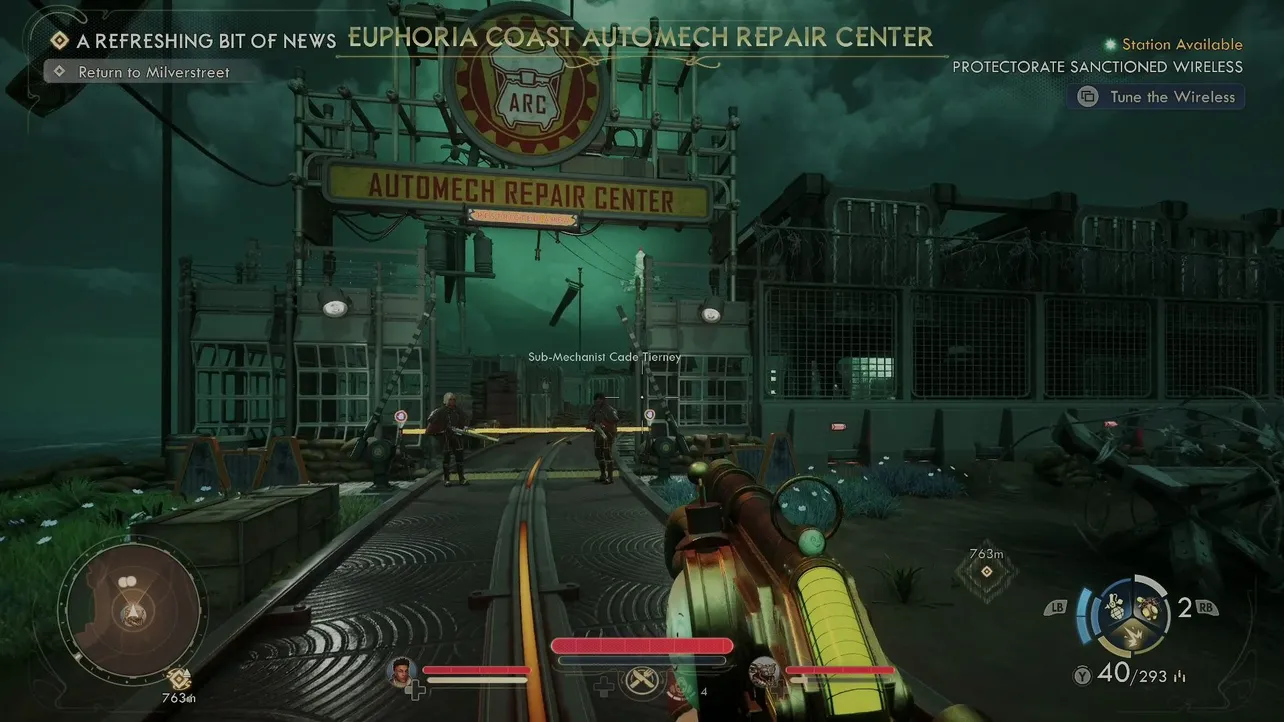Click the Euphoria Coast Automech Repair Center banner
The width and height of the screenshot is (1284, 722).
pos(640,36)
